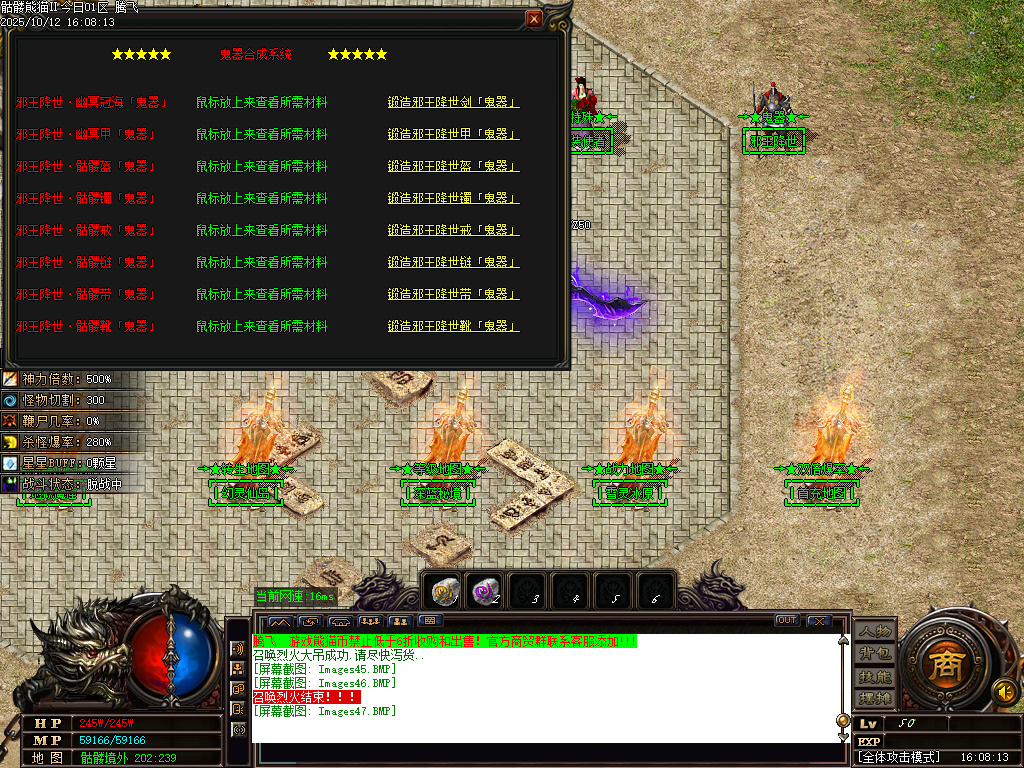1024x768 pixels.
Task: Forge the 邪王降世戒 ring
Action: tap(453, 230)
